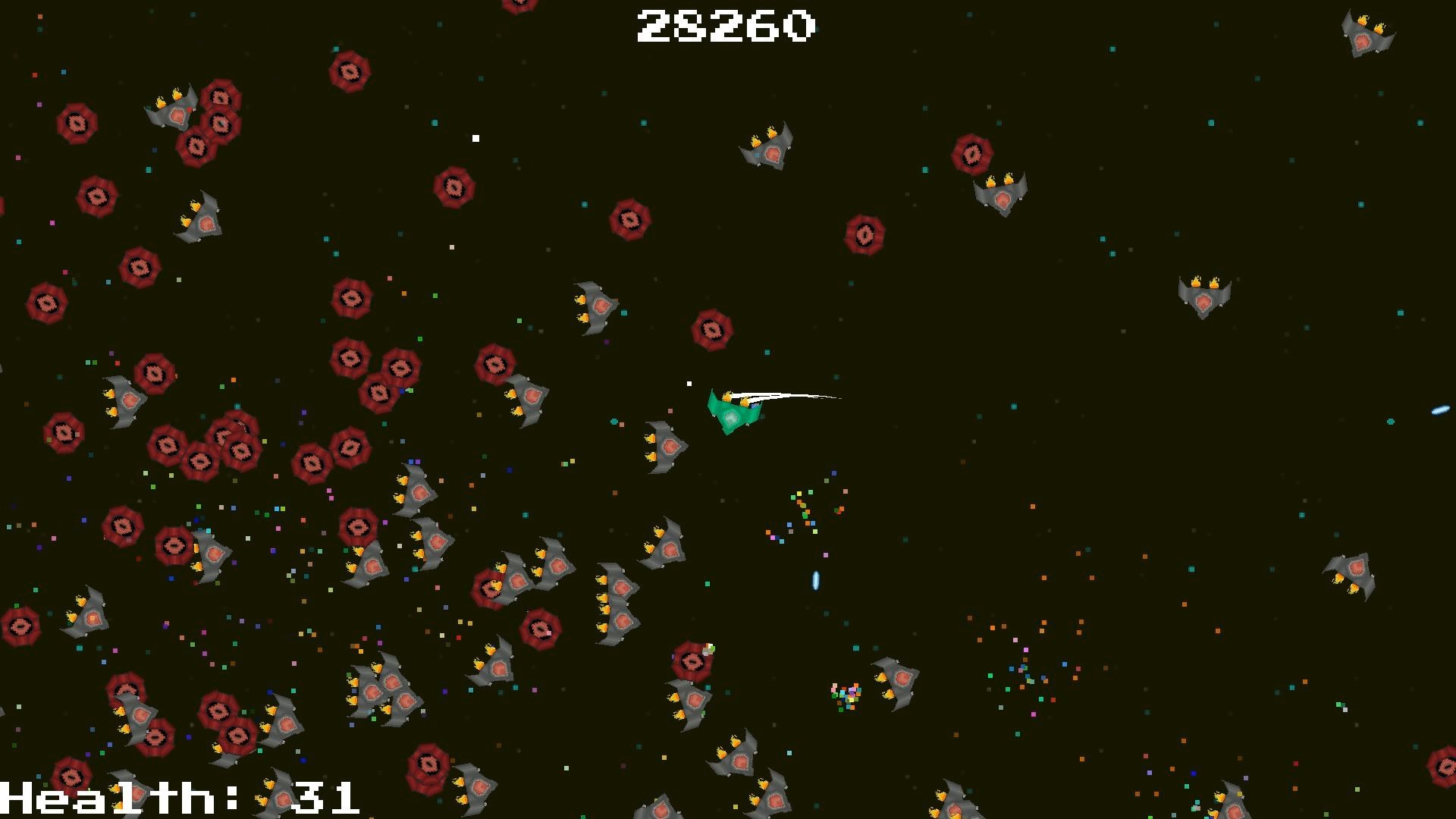Select the green player ship
The height and width of the screenshot is (819, 1456).
click(732, 413)
